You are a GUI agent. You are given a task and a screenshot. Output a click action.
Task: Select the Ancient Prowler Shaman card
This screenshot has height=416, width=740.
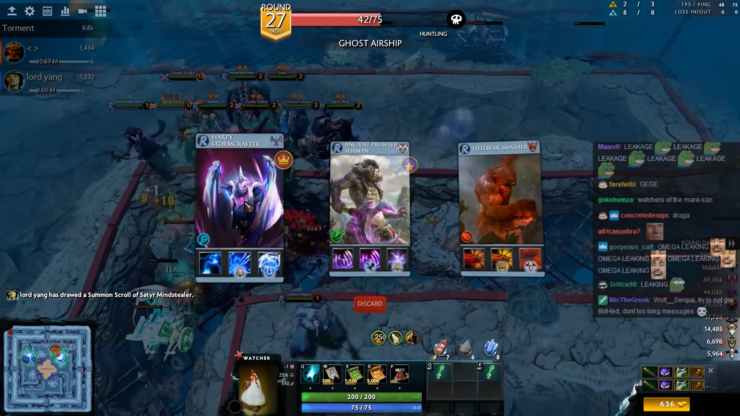coord(370,200)
